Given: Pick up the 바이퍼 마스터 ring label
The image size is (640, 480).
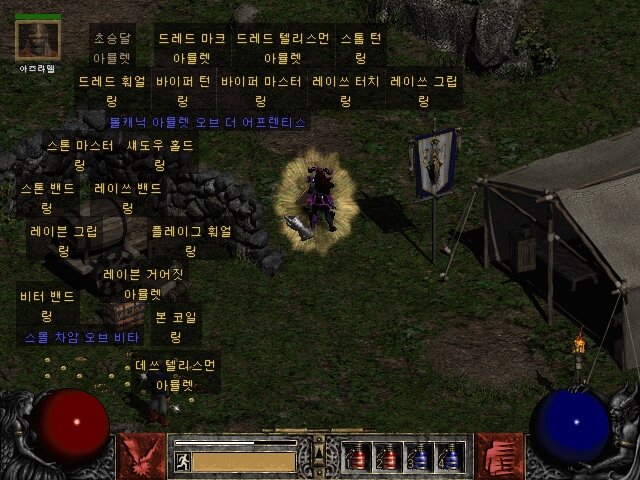Looking at the screenshot, I should coord(260,92).
